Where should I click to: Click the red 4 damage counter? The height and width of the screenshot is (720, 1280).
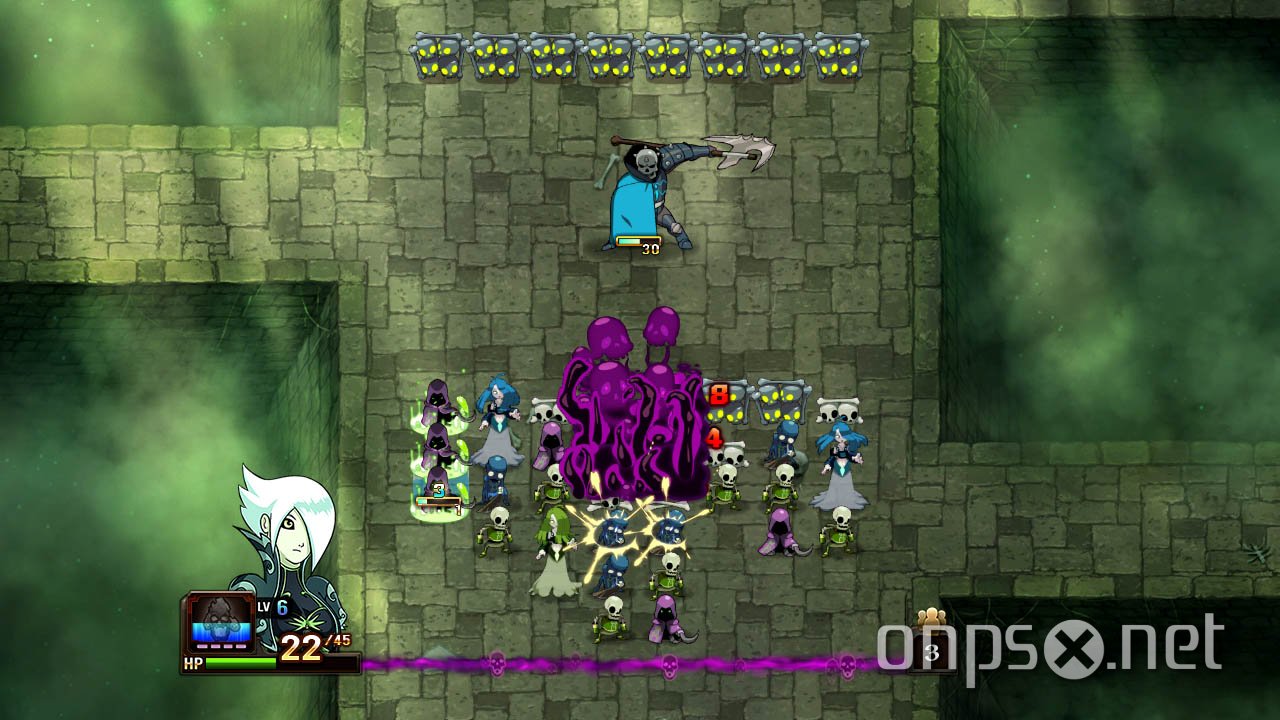pyautogui.click(x=716, y=437)
